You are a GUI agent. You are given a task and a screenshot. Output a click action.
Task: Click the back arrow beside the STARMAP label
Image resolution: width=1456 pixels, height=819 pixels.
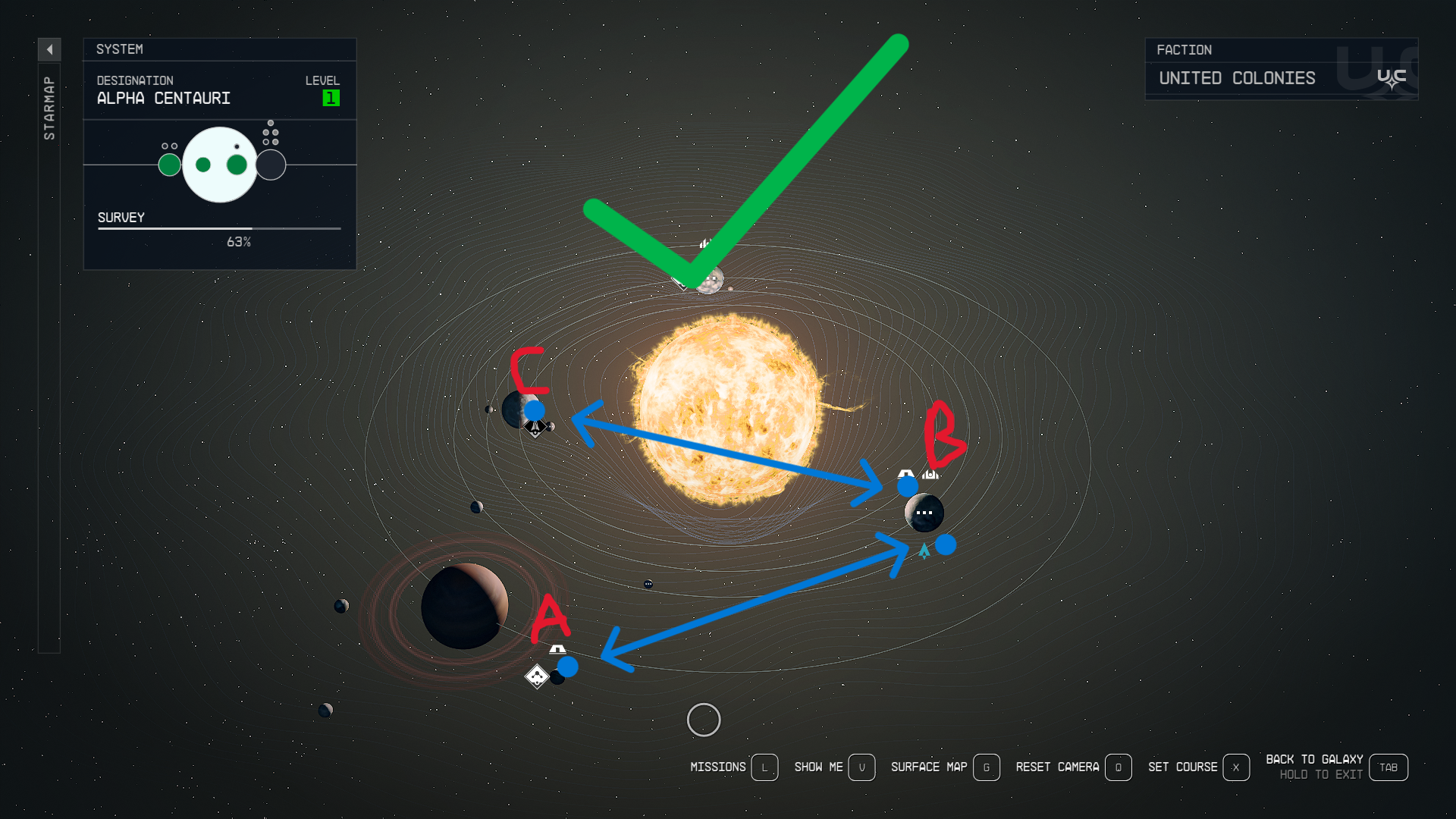[49, 49]
